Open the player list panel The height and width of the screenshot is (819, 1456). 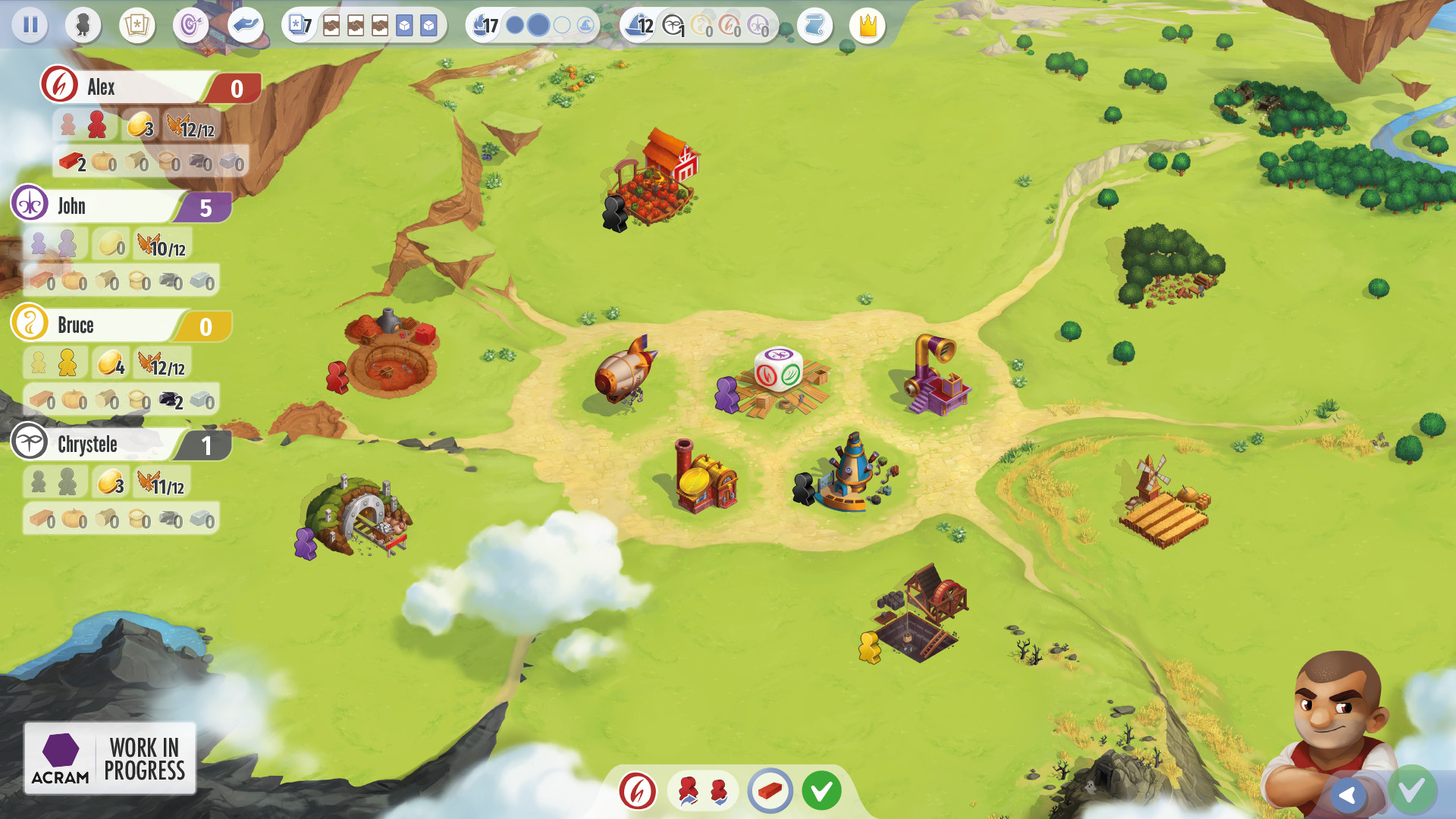click(83, 25)
